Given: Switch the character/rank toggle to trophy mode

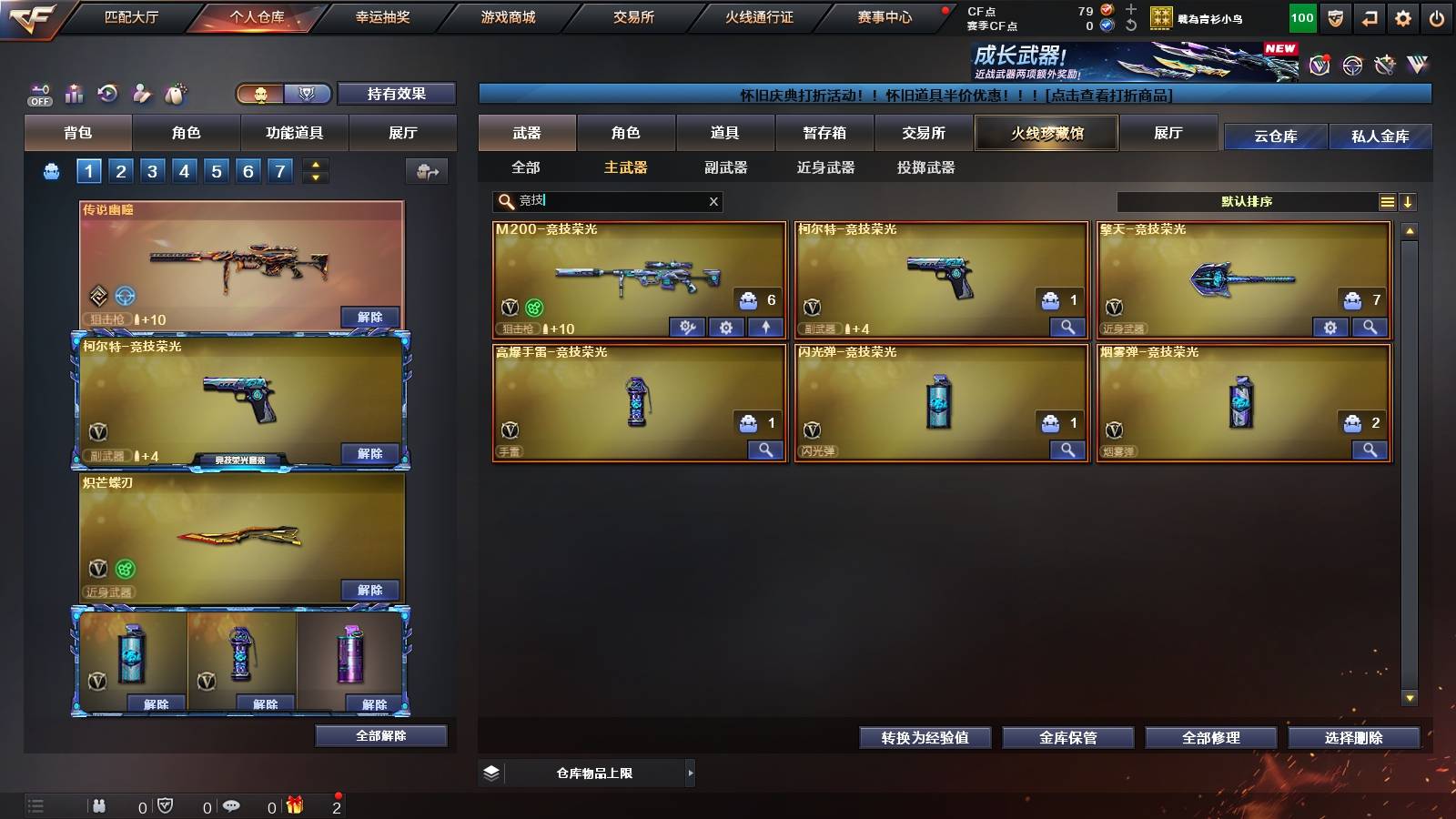Looking at the screenshot, I should (308, 94).
